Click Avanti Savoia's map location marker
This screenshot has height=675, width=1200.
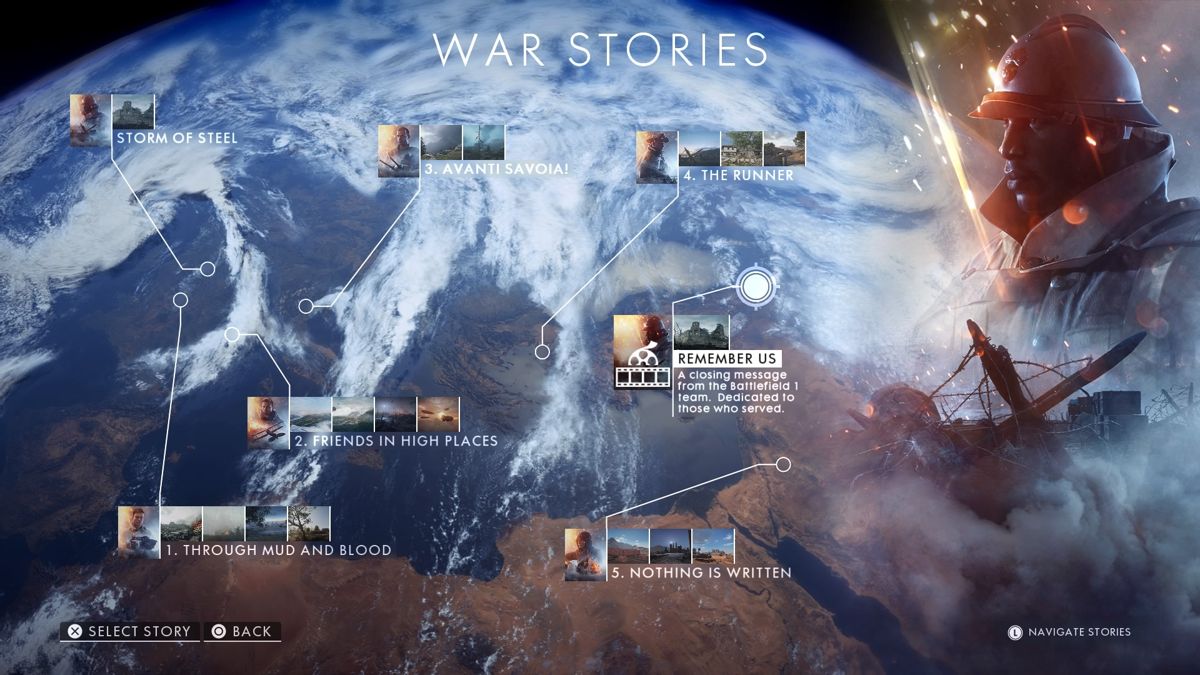point(305,306)
